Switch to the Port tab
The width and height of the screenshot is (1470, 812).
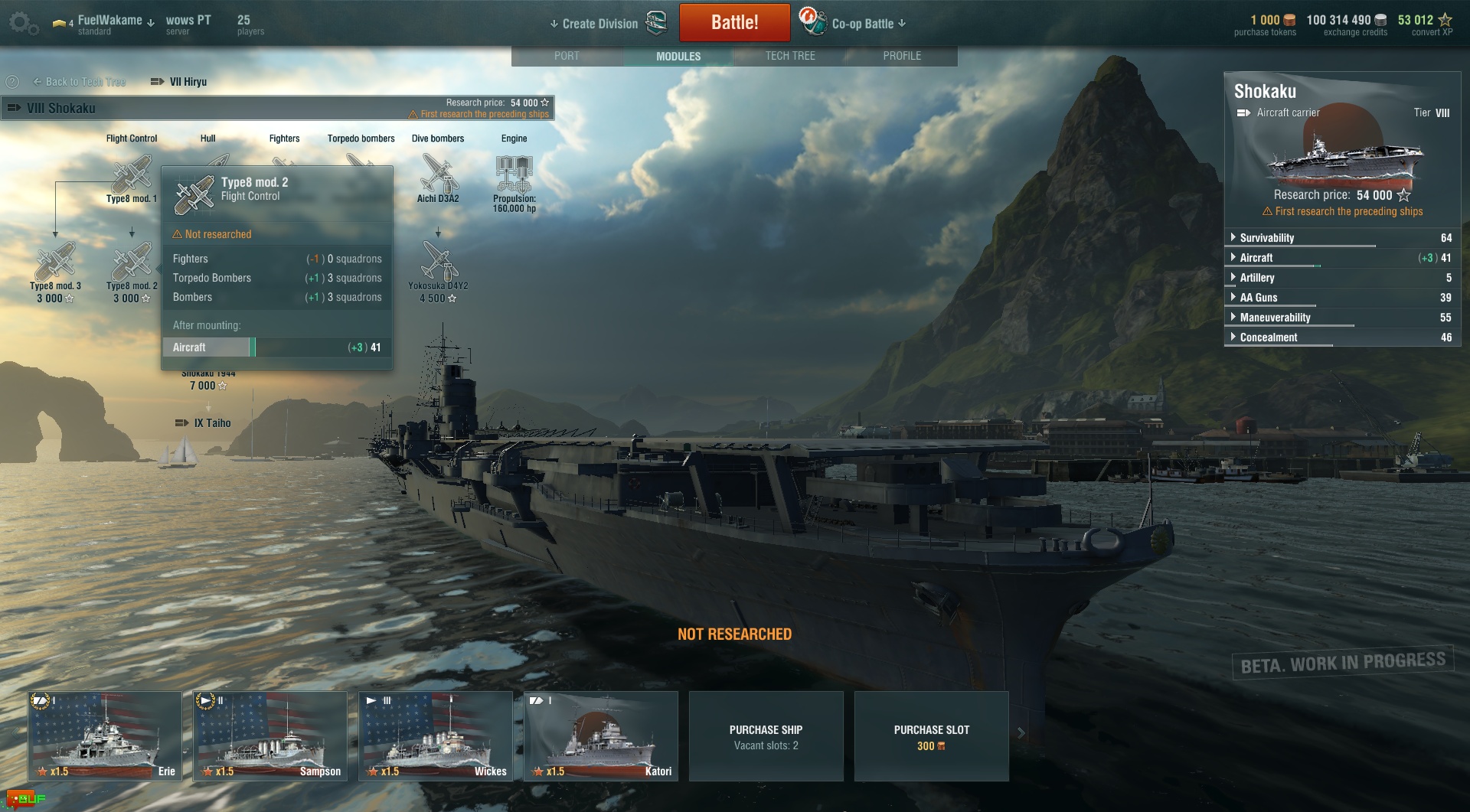click(x=567, y=56)
